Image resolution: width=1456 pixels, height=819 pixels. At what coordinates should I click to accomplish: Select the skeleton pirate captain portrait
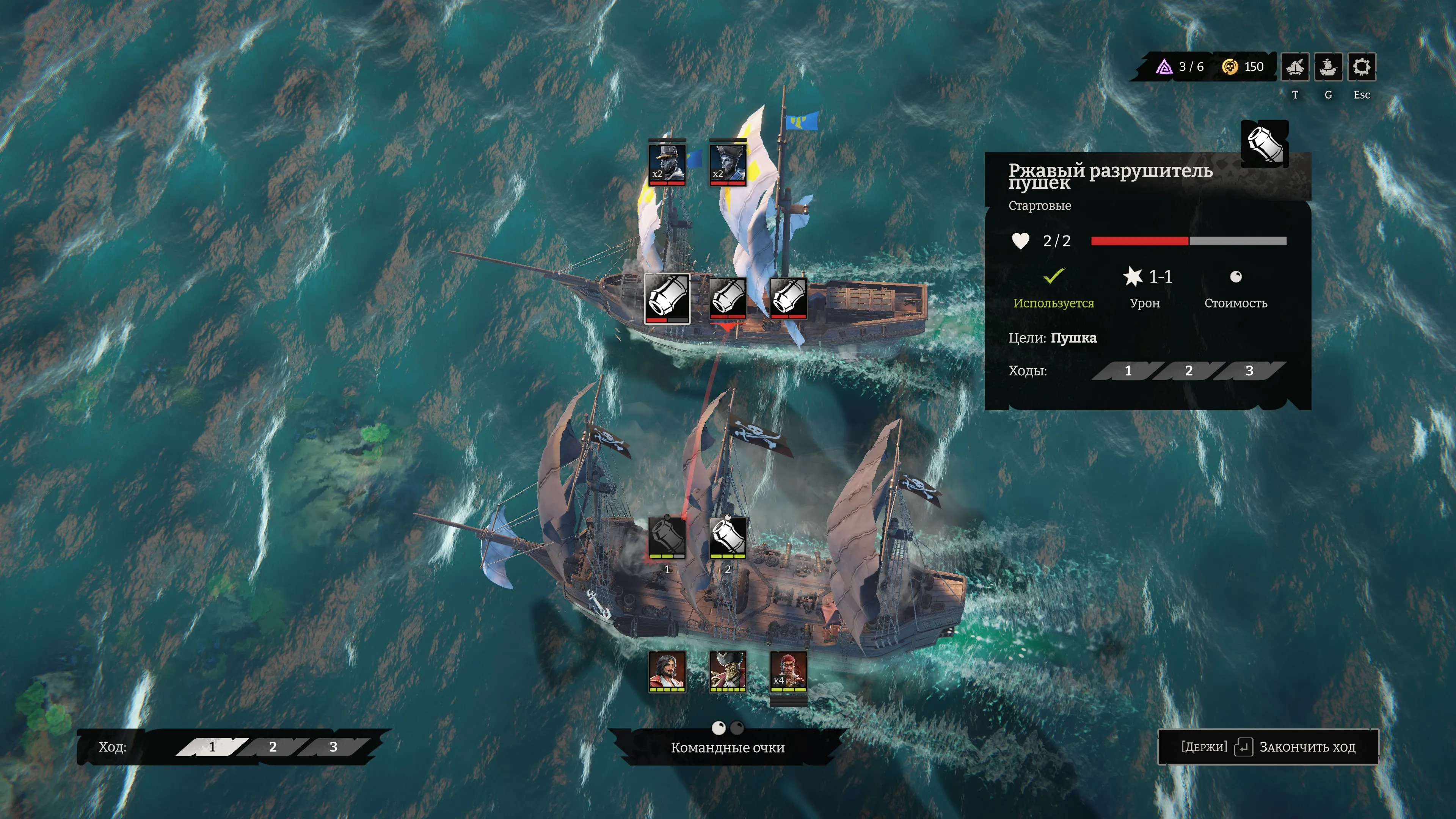[x=728, y=671]
